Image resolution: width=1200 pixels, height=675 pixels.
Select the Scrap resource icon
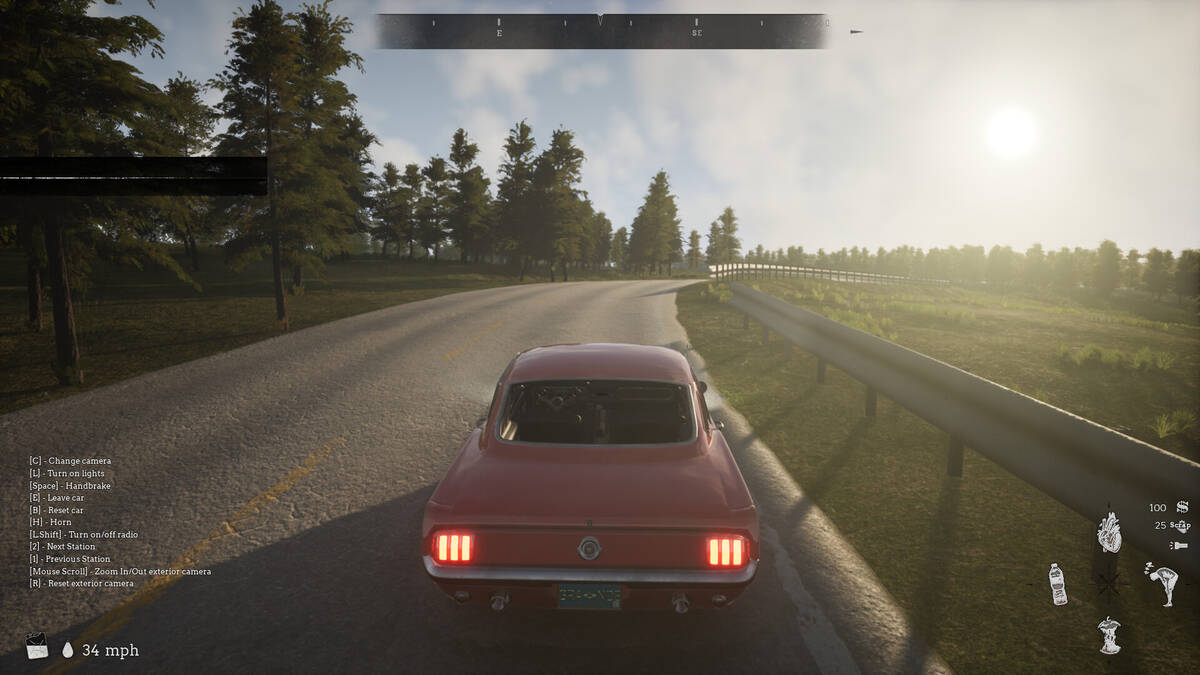tap(1181, 525)
